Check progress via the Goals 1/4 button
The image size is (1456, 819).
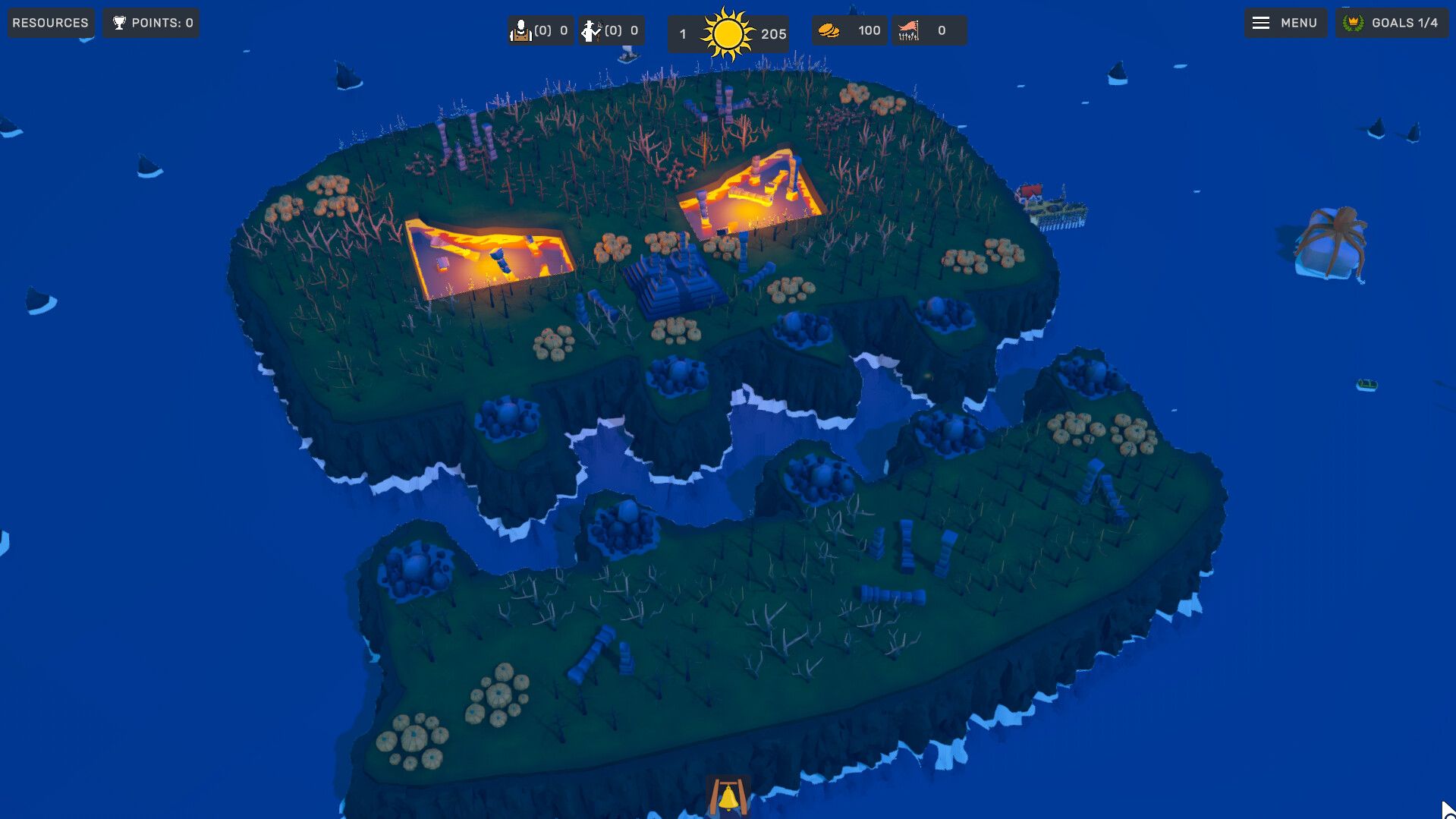pyautogui.click(x=1391, y=22)
